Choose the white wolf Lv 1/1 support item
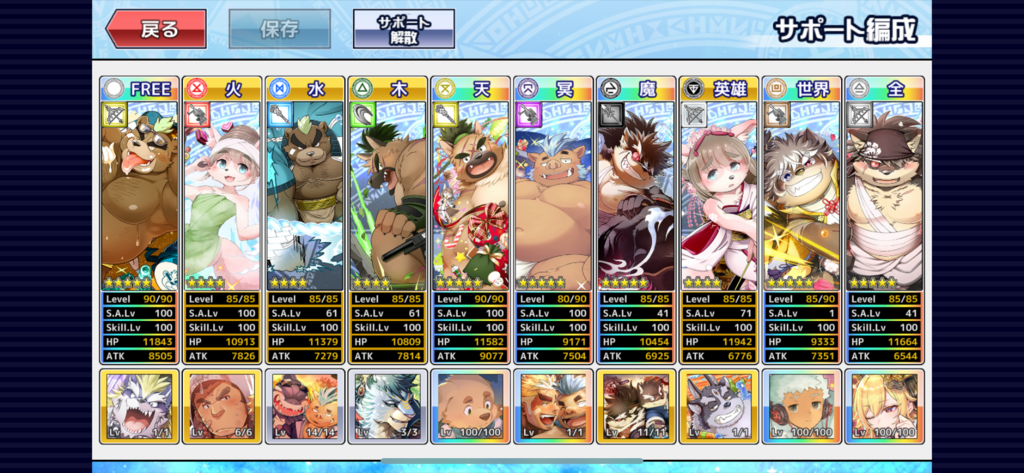Image resolution: width=1024 pixels, height=473 pixels. [139, 406]
